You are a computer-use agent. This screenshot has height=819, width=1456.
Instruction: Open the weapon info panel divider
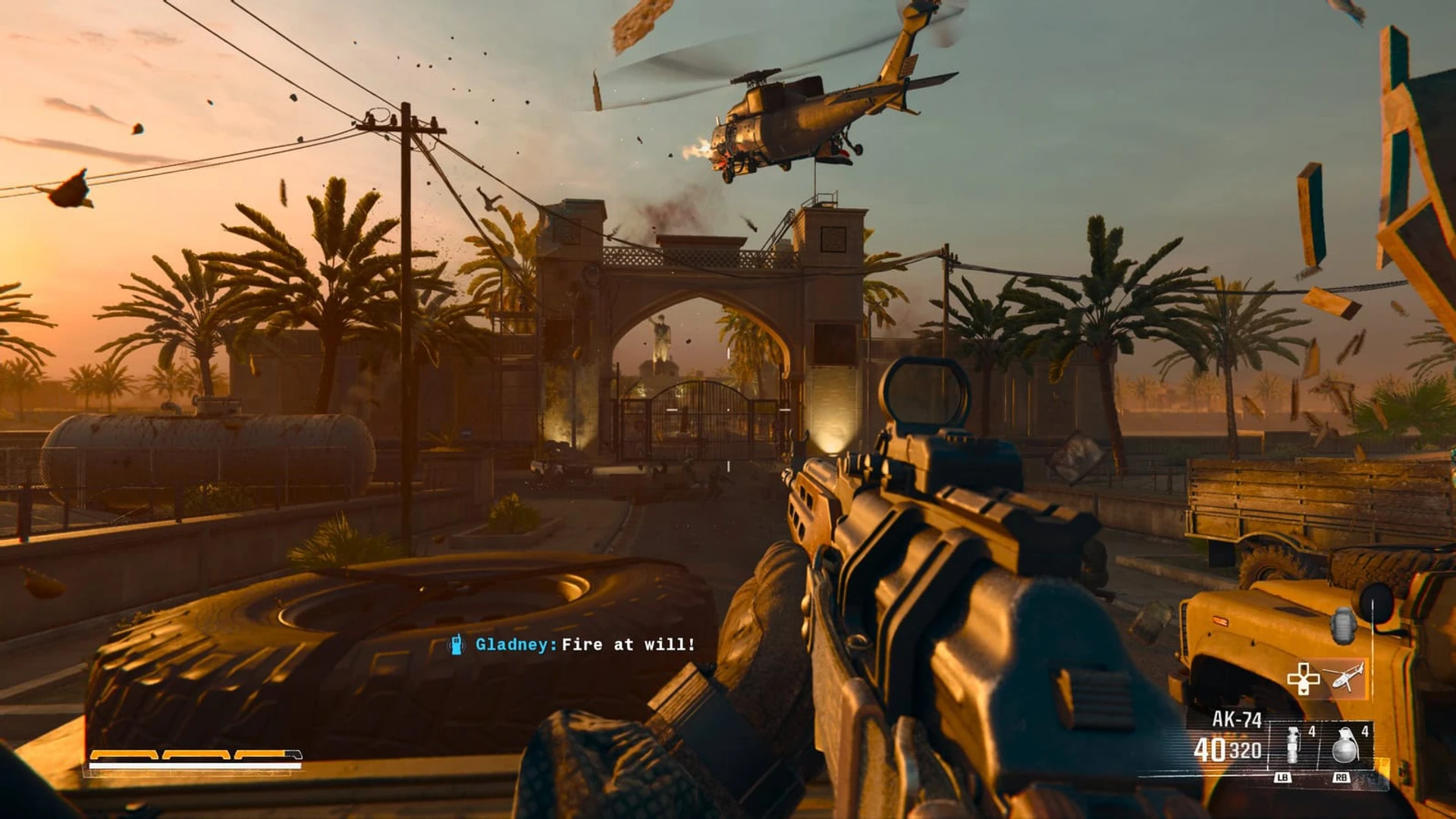tap(1268, 743)
